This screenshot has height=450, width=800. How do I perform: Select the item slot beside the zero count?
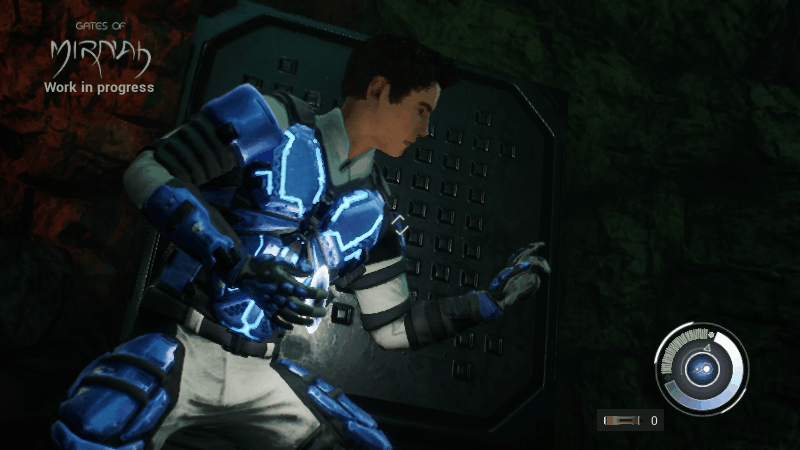point(623,421)
